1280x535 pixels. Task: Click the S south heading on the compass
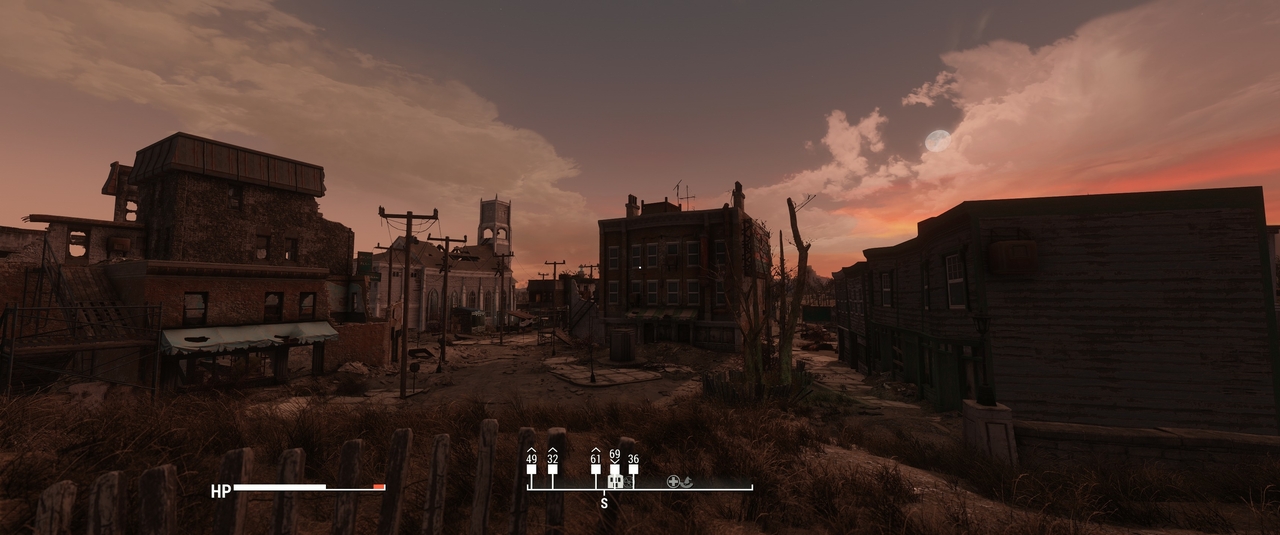603,504
